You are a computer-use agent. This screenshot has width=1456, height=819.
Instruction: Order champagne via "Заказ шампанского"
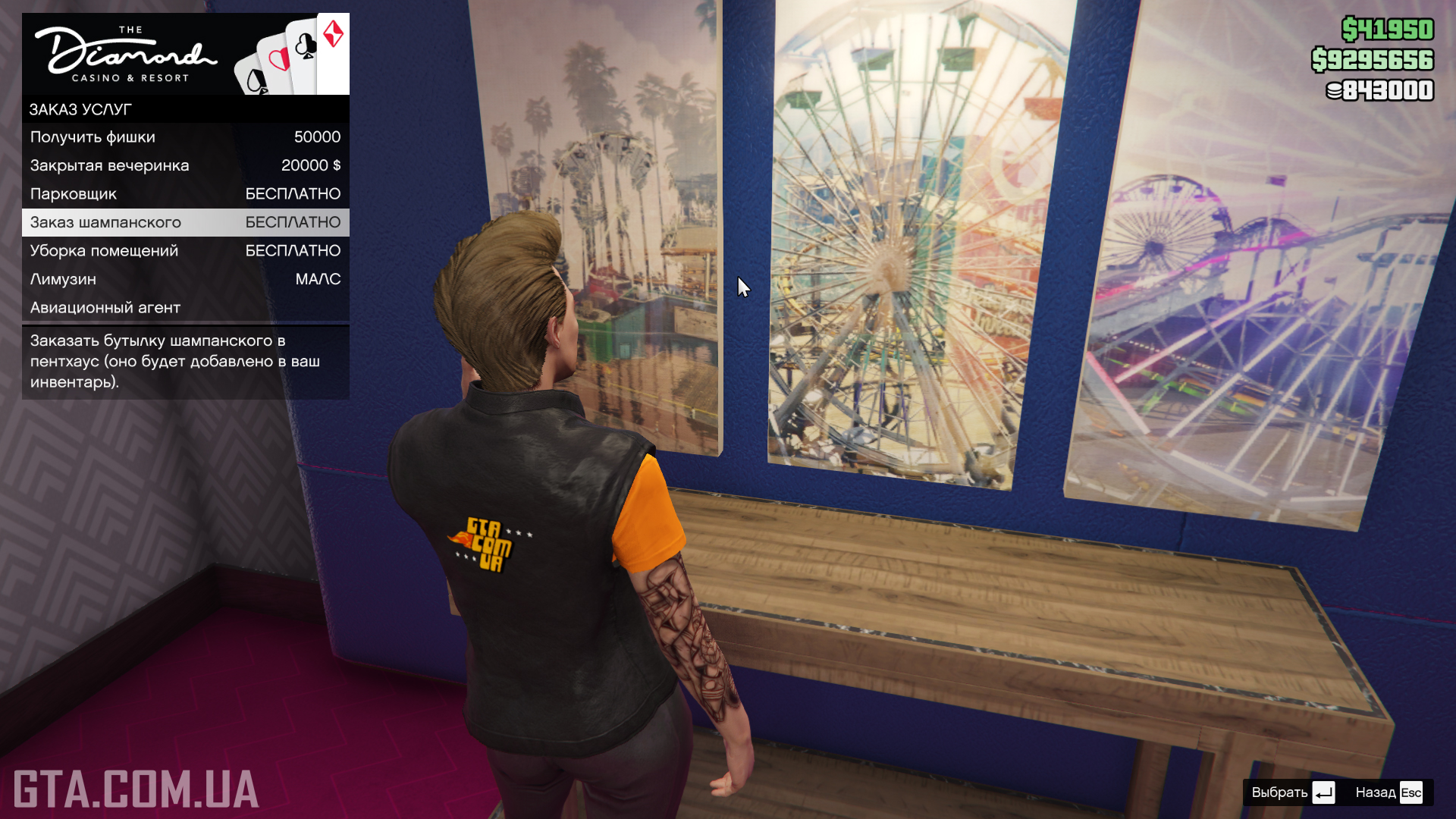(x=185, y=222)
